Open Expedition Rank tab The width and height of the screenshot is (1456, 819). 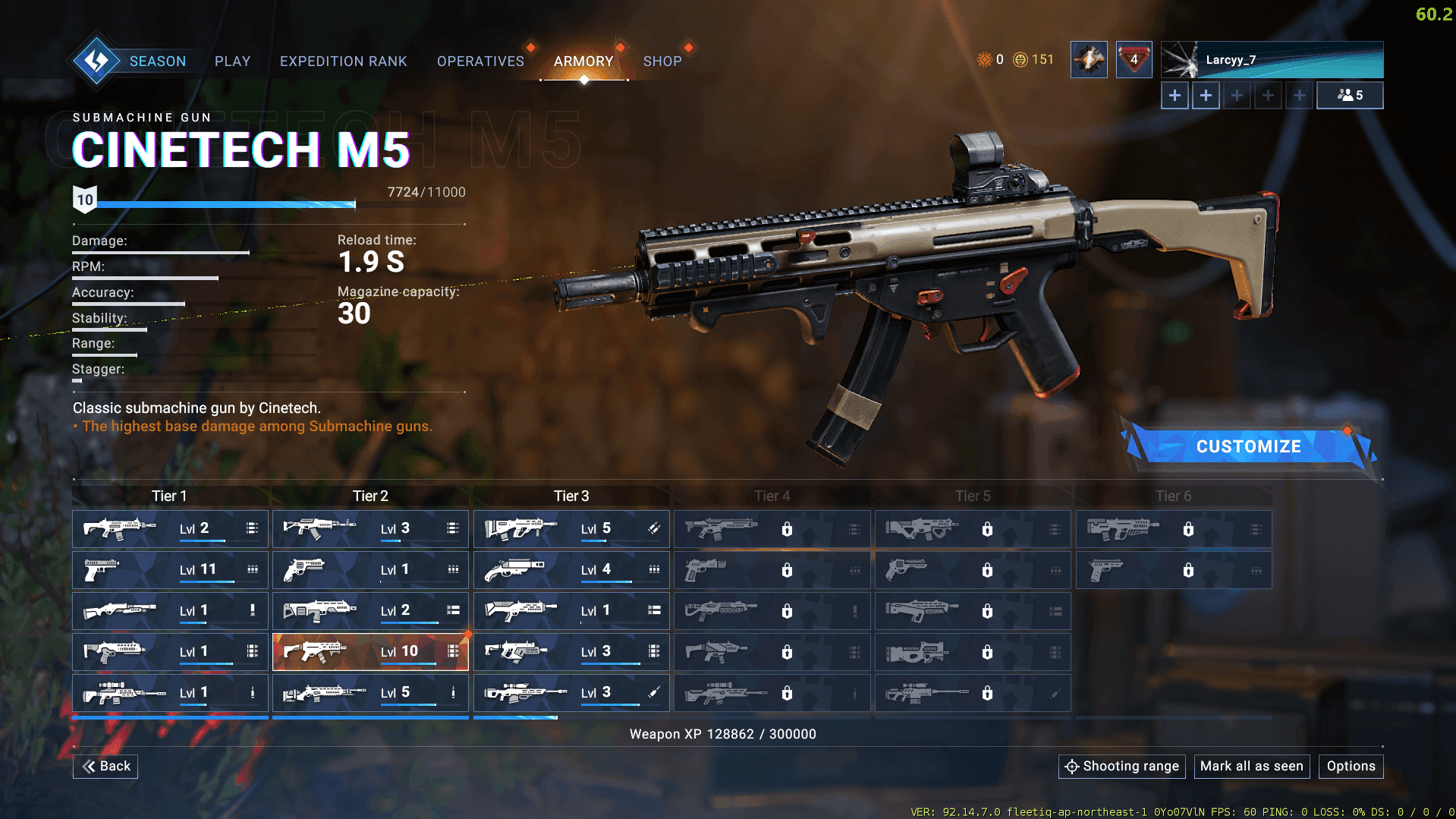click(343, 61)
